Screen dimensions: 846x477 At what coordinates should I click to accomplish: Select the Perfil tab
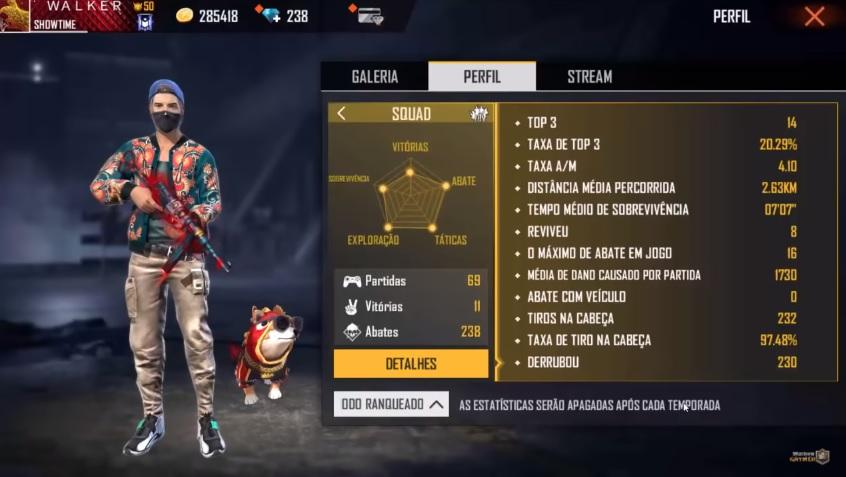point(482,77)
